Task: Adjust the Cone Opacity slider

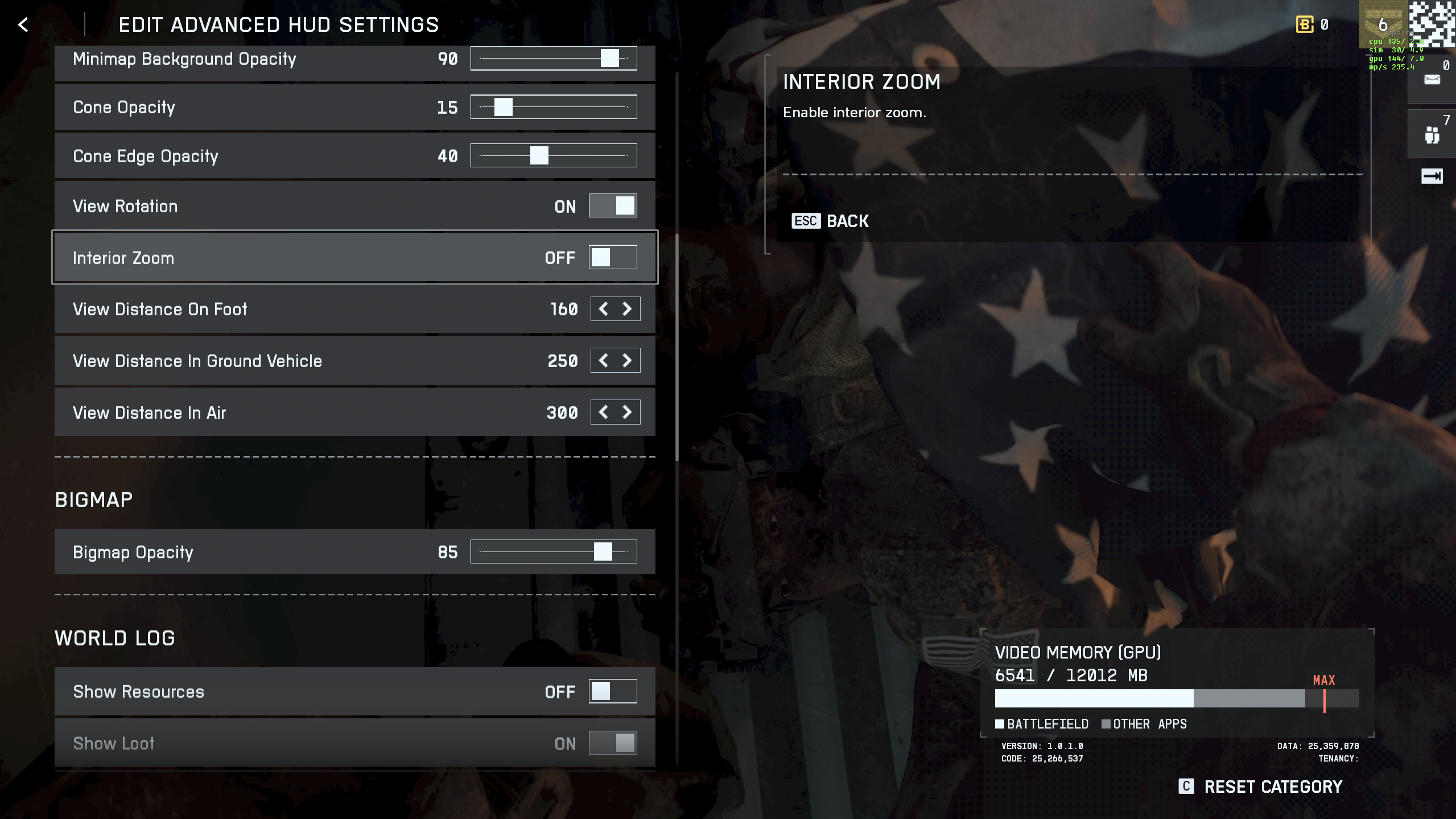Action: tap(503, 107)
